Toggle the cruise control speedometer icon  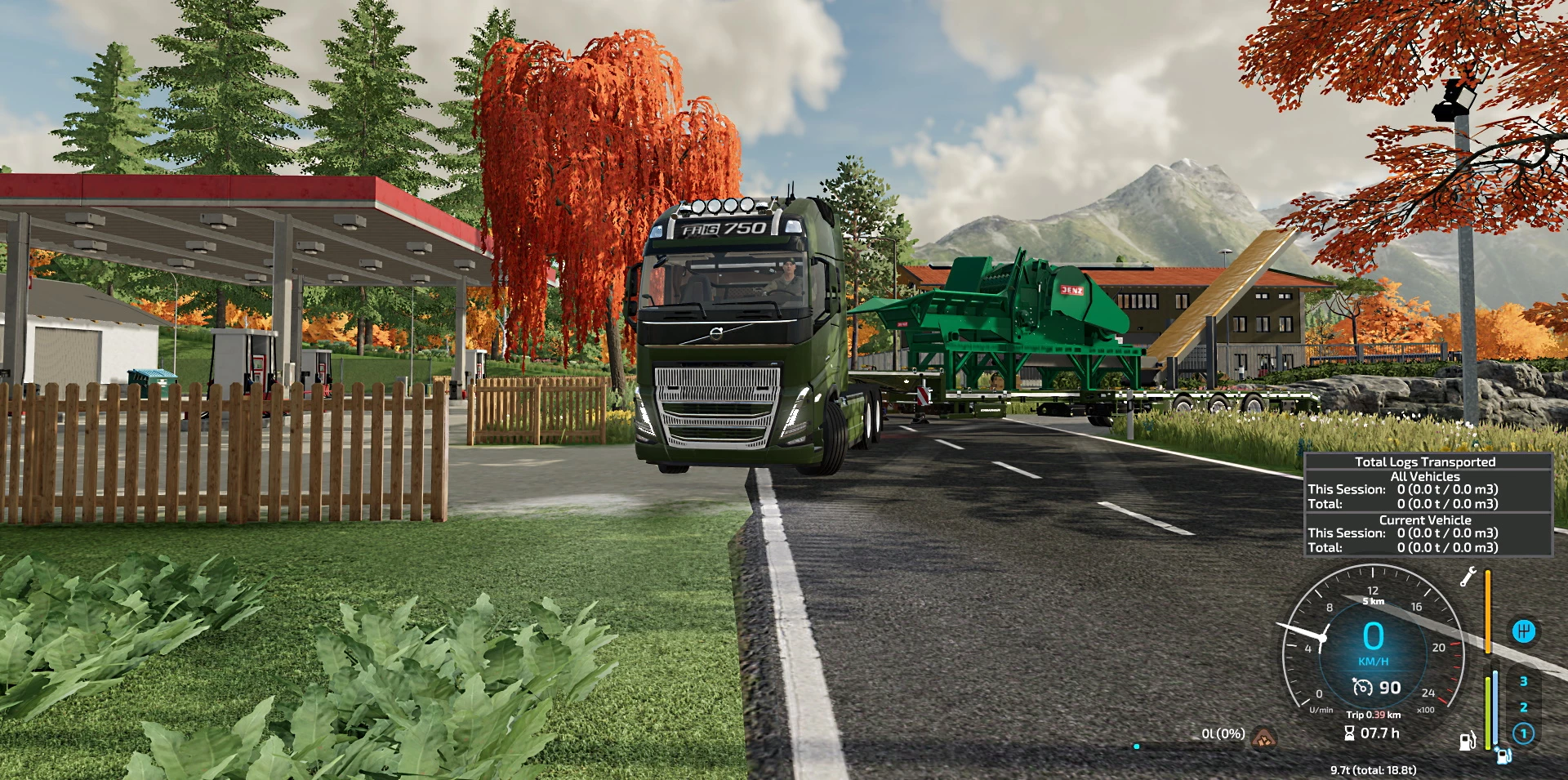1362,688
